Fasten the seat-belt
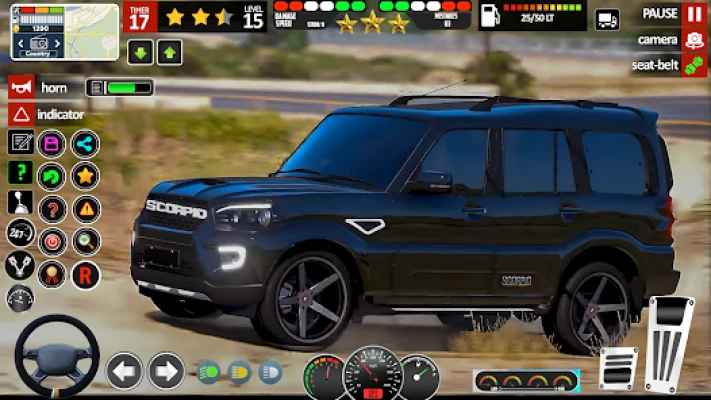The width and height of the screenshot is (711, 400). (694, 66)
